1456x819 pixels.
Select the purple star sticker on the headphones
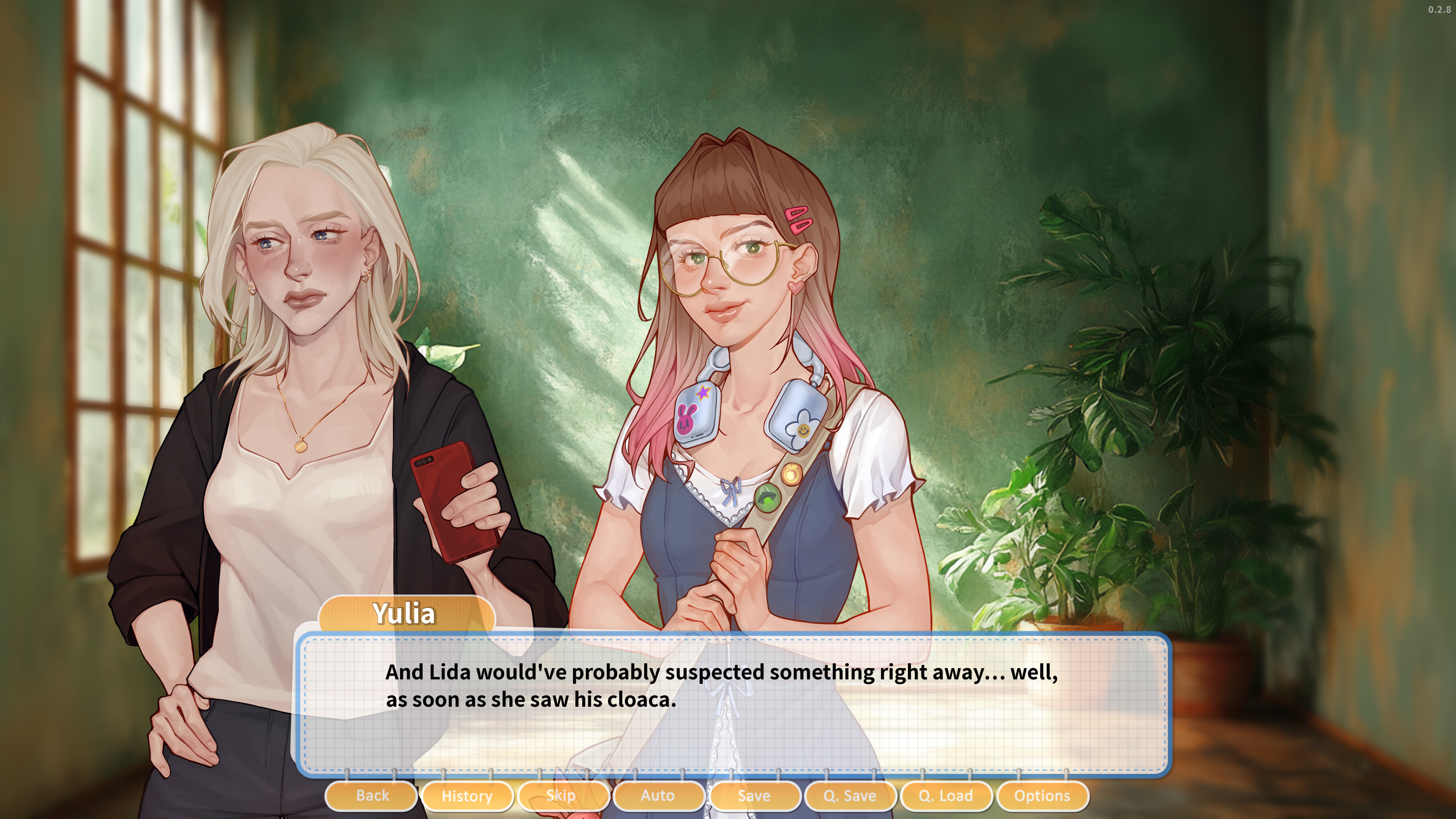[703, 393]
